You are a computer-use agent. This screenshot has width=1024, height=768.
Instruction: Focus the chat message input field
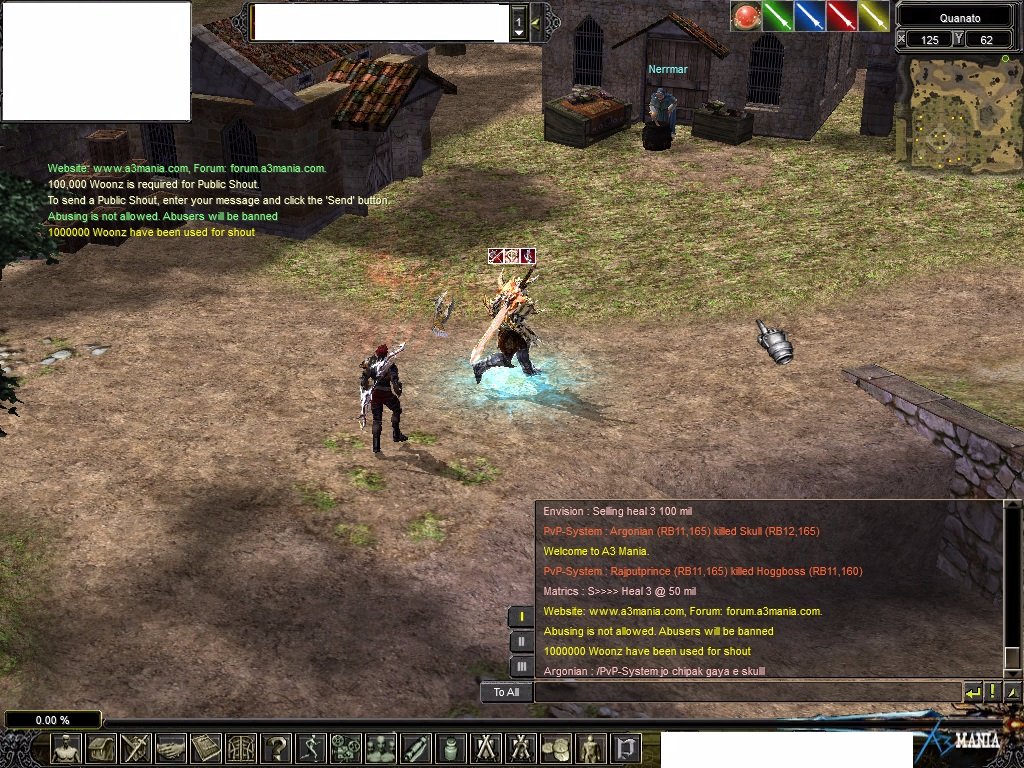pyautogui.click(x=747, y=692)
